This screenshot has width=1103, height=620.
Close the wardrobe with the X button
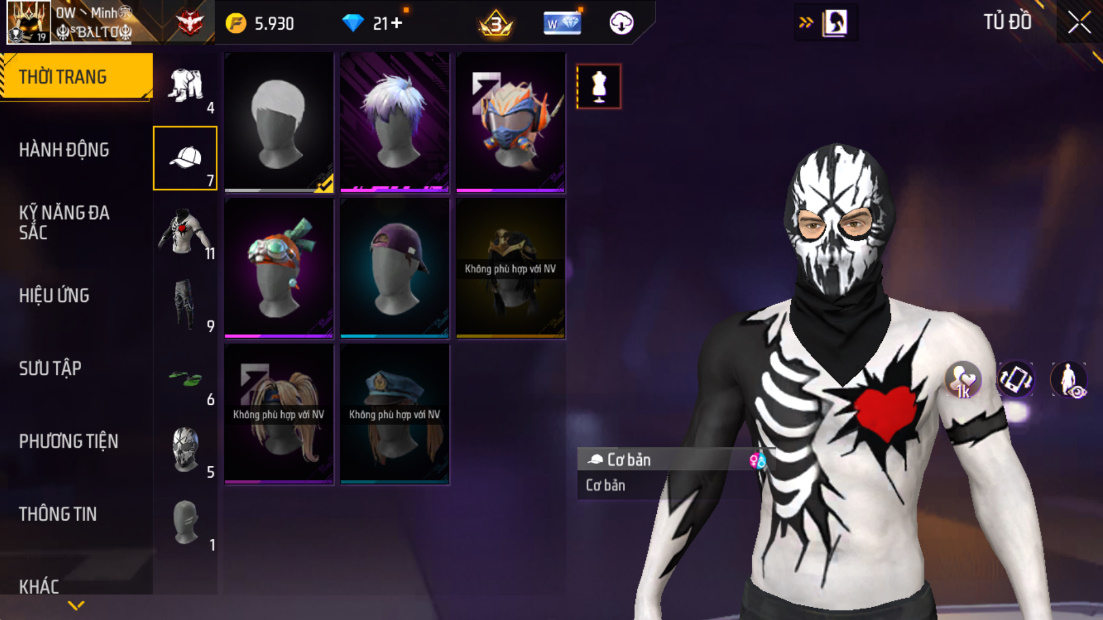[1079, 23]
